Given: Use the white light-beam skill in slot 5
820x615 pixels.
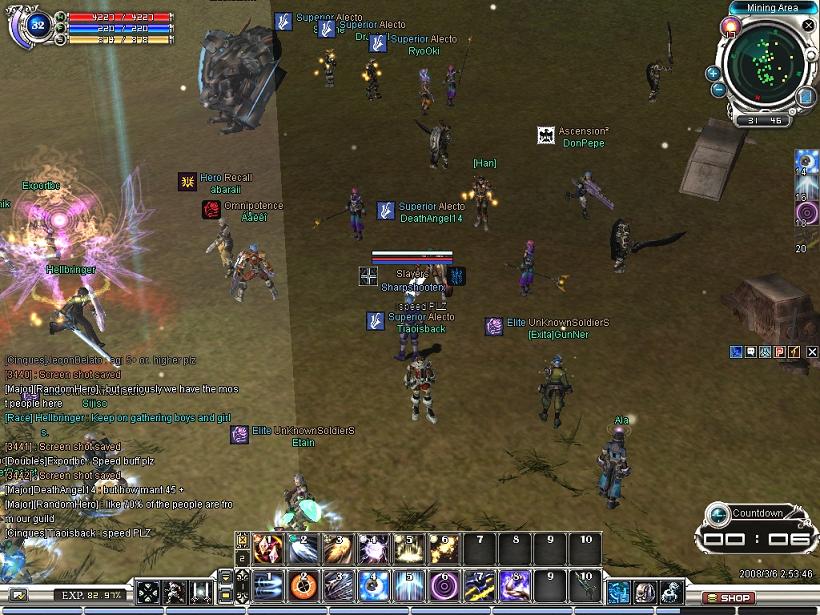Looking at the screenshot, I should (409, 582).
